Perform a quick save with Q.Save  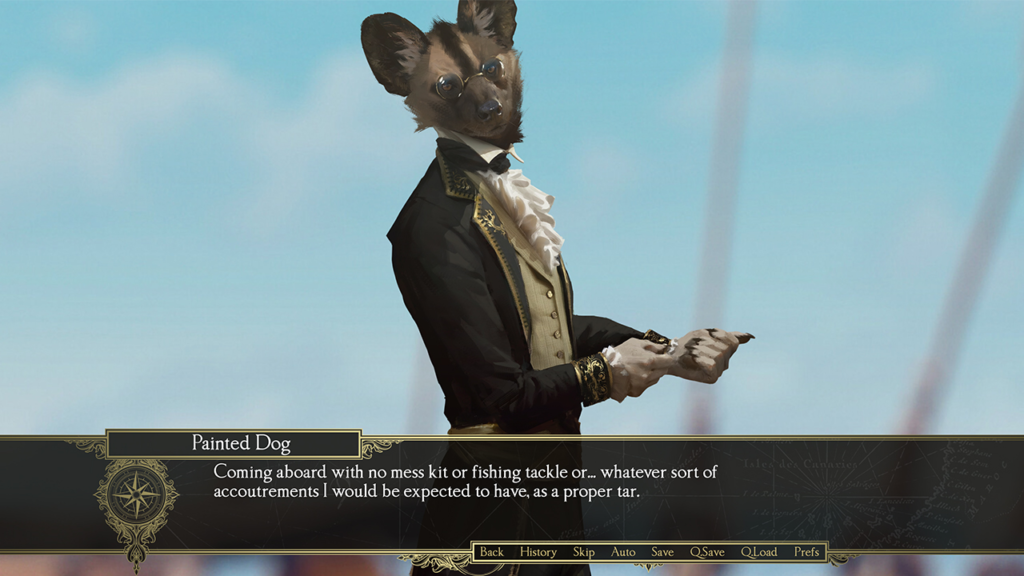(707, 552)
